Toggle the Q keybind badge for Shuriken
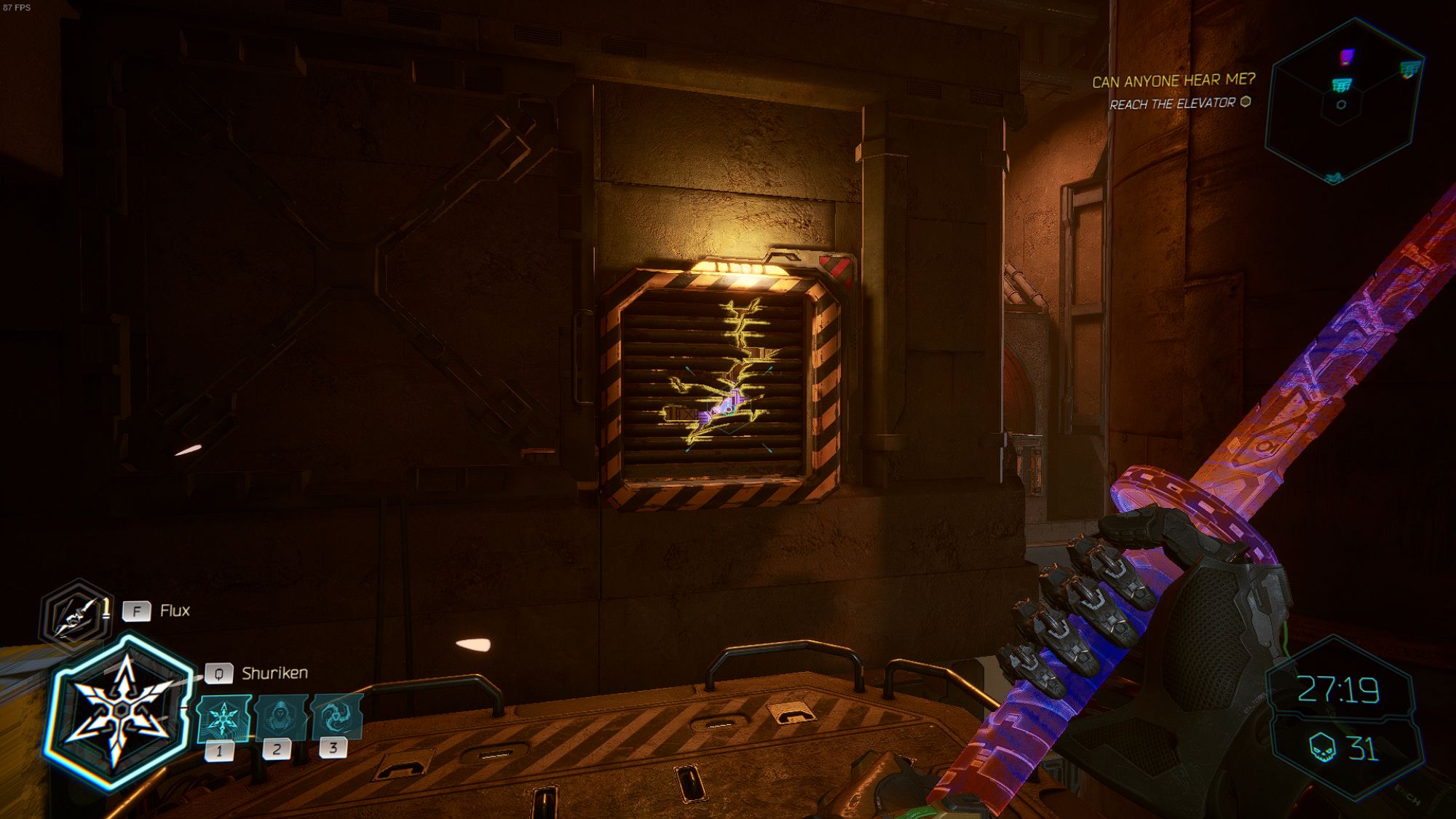 219,673
